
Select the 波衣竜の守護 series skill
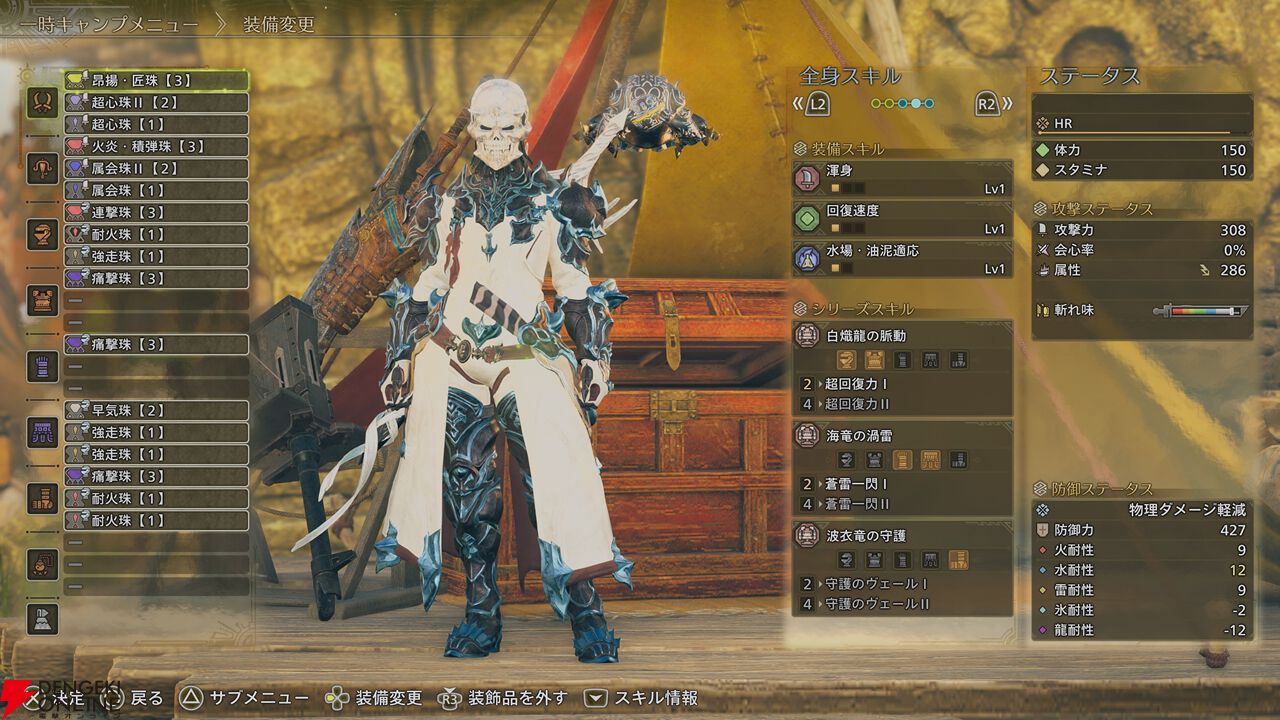(902, 536)
